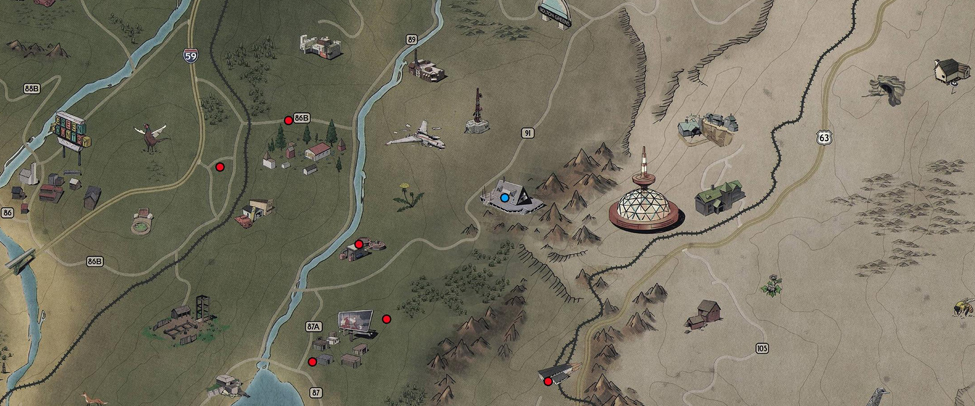
Task: Select the red marker below the 87A sign
Action: pos(313,361)
